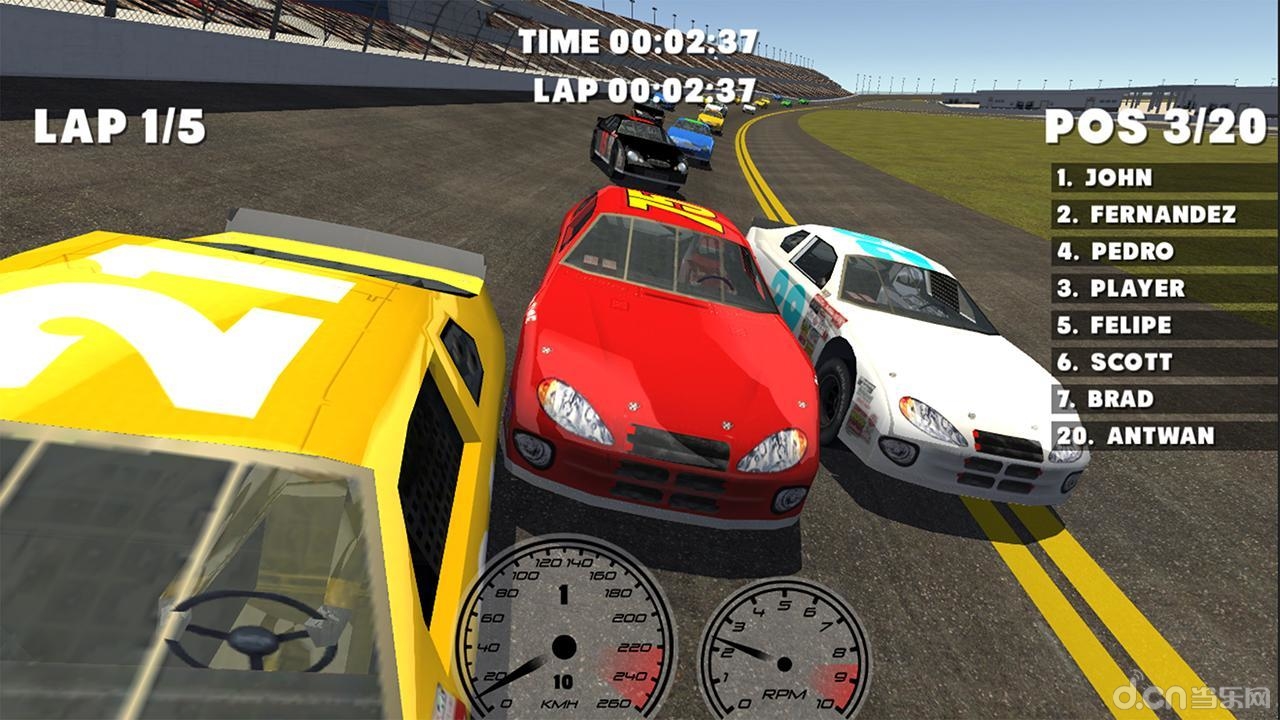Pick the Scott leaderboard row
This screenshot has height=720, width=1280.
pos(1163,362)
